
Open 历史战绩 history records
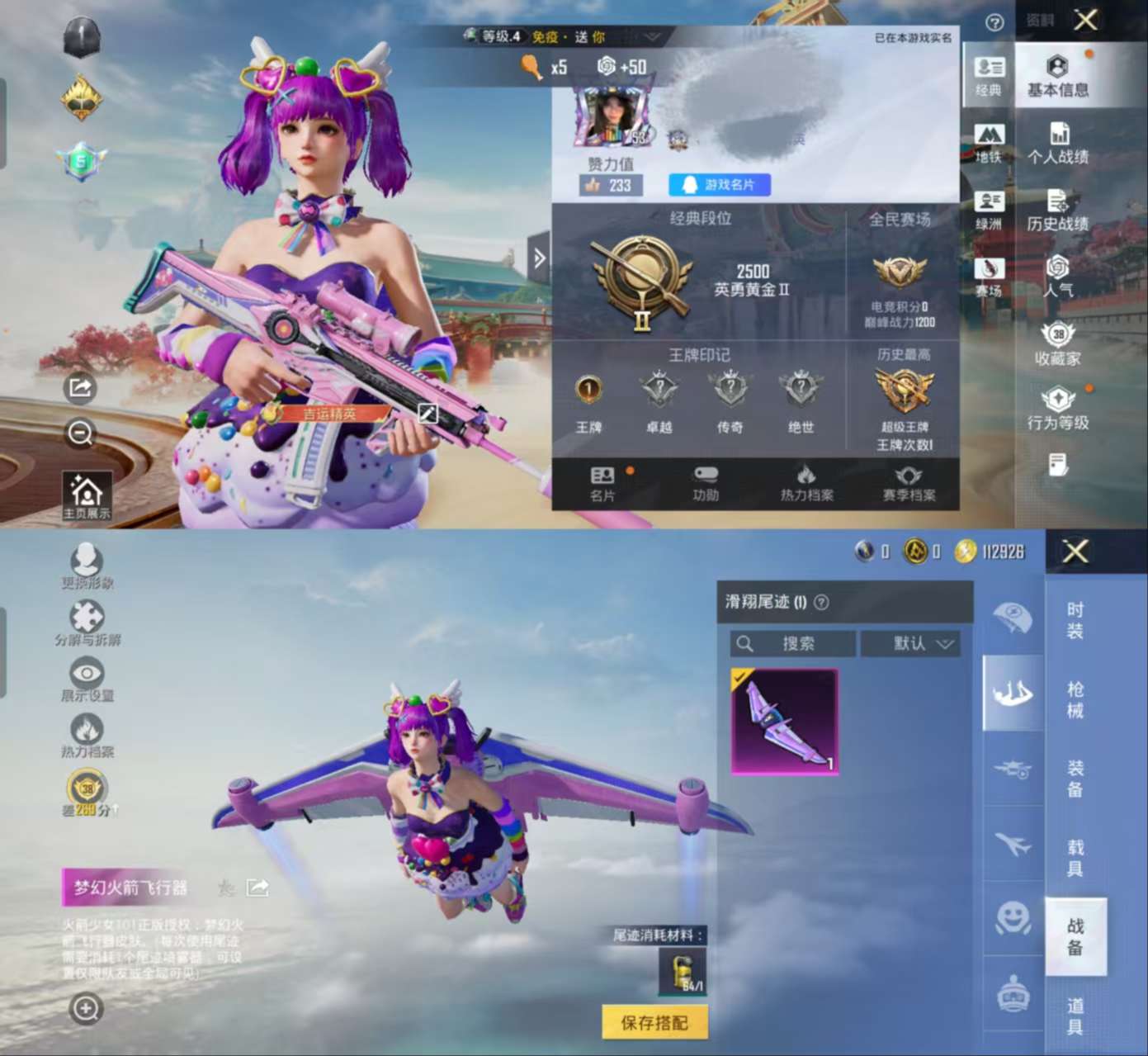1057,211
